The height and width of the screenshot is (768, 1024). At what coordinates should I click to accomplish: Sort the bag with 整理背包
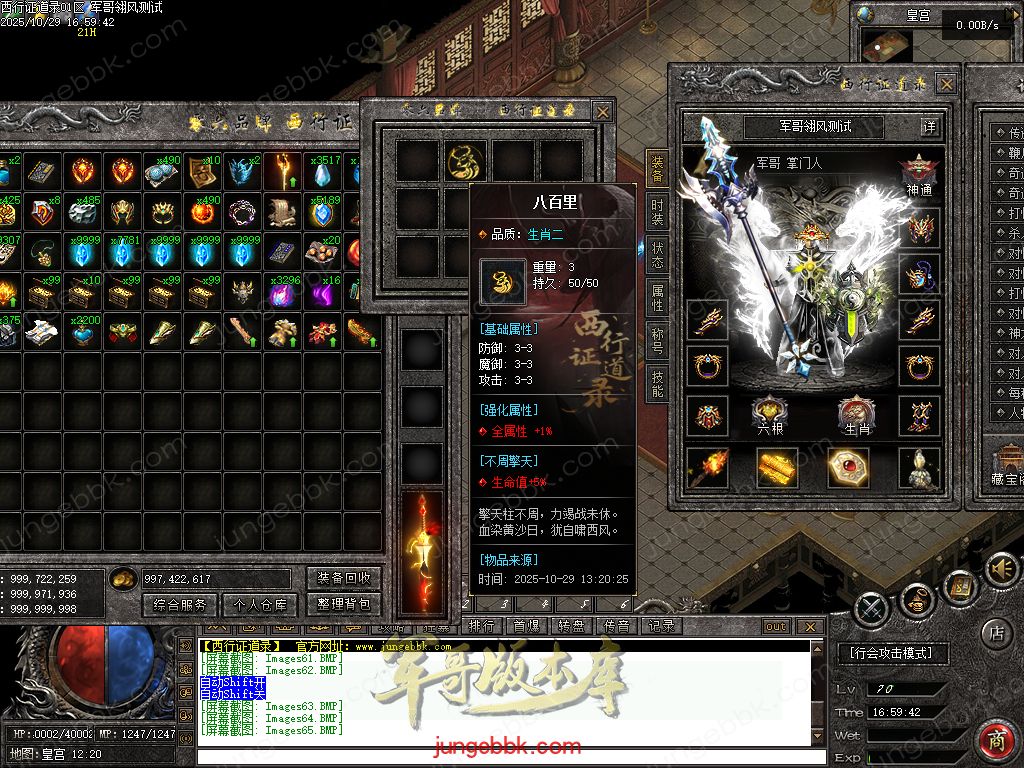[344, 604]
